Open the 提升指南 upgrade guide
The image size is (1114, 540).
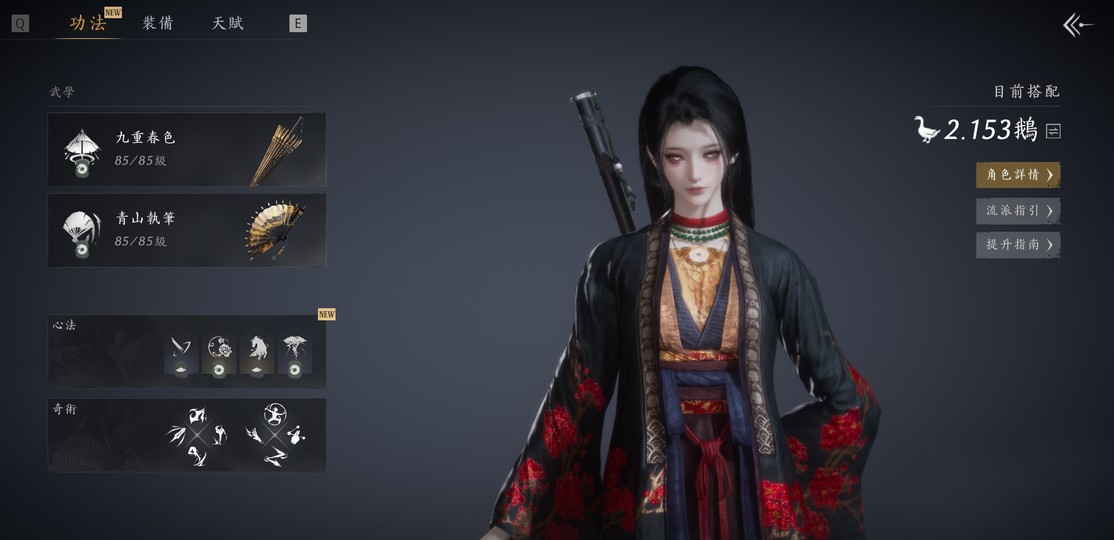click(x=1018, y=245)
